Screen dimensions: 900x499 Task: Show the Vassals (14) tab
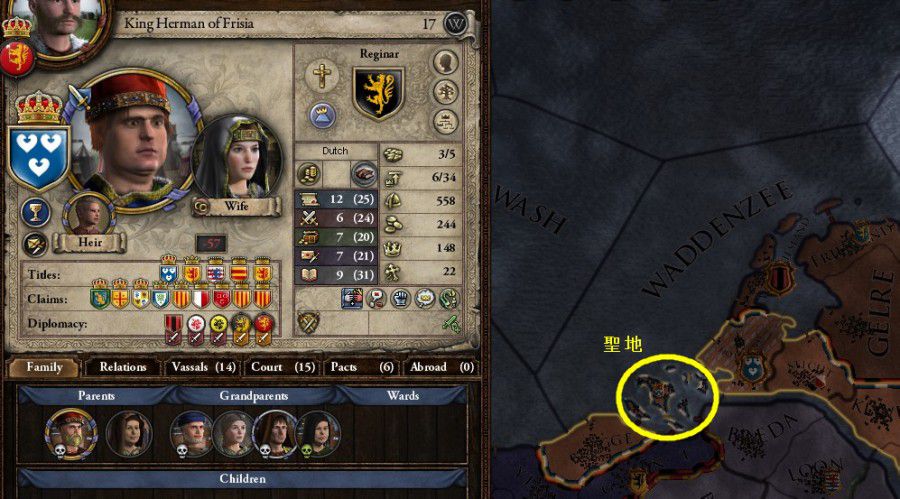tap(203, 367)
